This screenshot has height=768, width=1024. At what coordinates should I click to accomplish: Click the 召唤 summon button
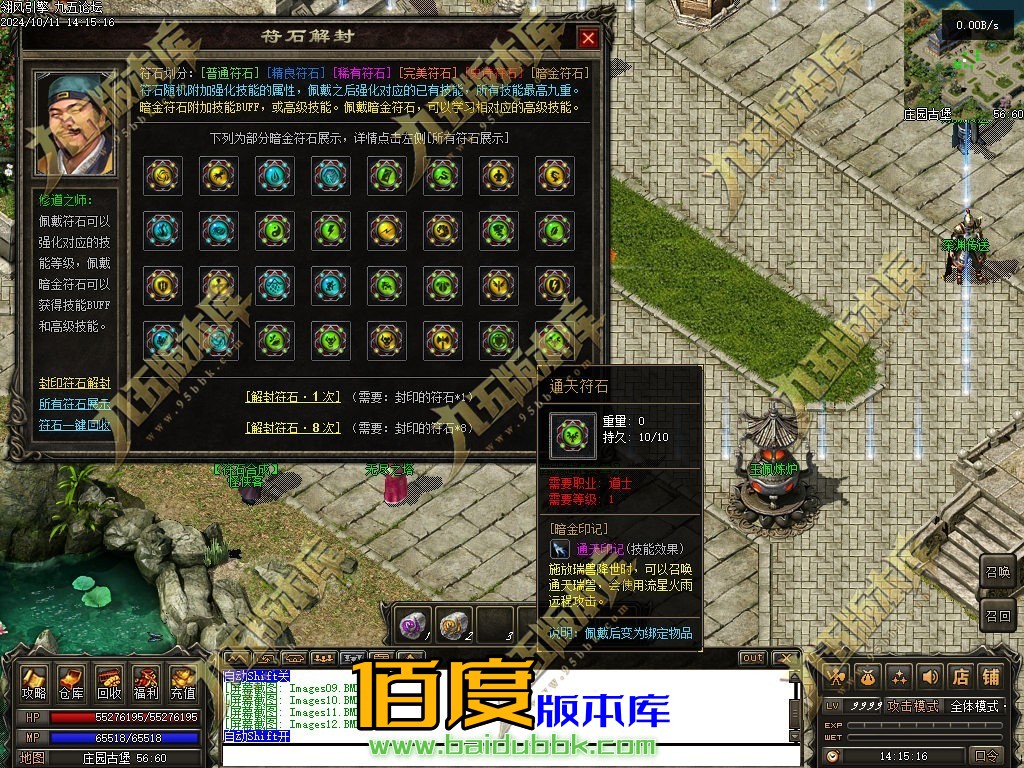pos(998,572)
